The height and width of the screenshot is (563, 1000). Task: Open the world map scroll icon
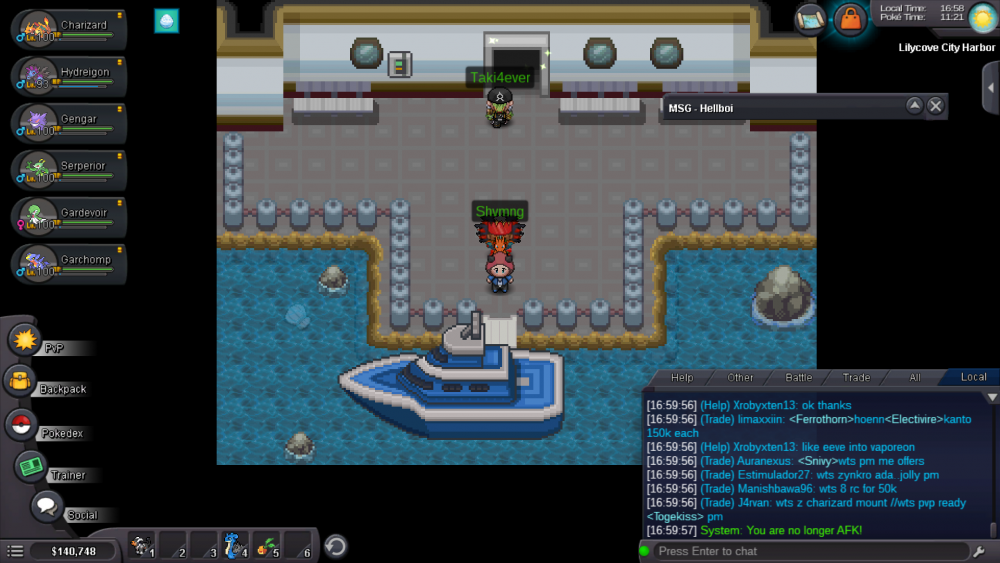coord(811,18)
